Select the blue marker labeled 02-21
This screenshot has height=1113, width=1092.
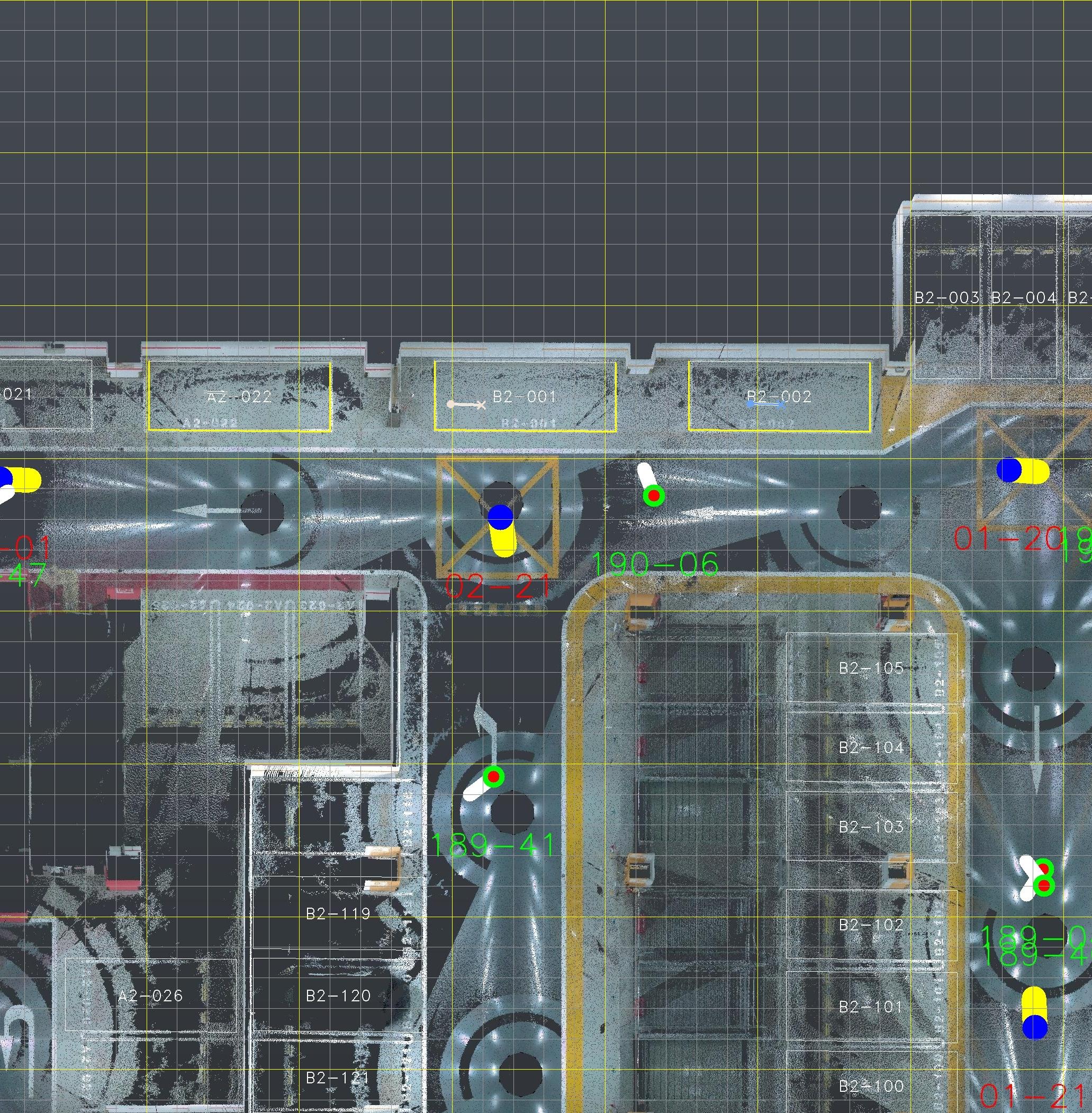500,517
